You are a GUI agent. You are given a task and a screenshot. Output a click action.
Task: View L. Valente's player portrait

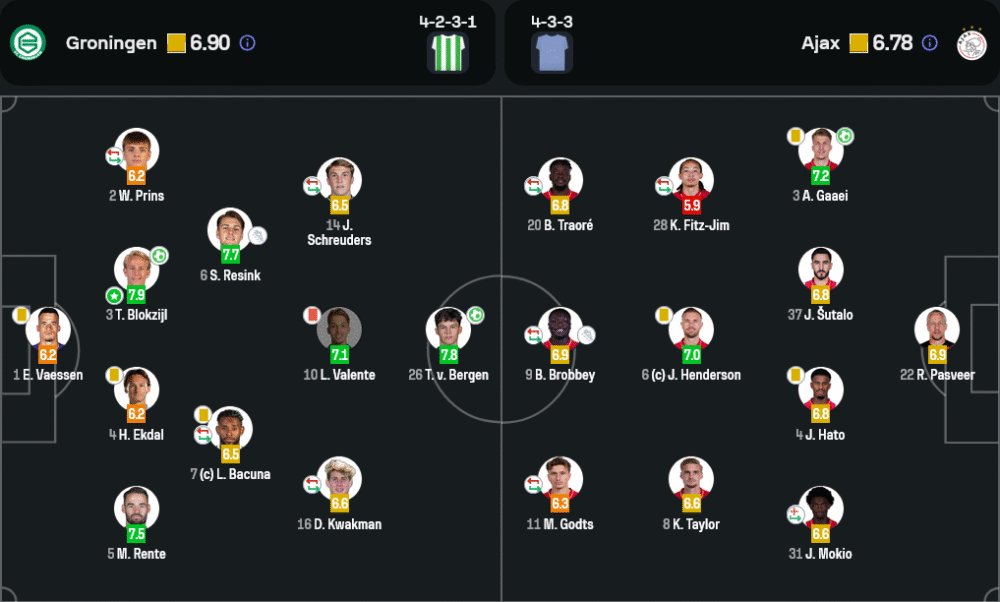pos(340,329)
